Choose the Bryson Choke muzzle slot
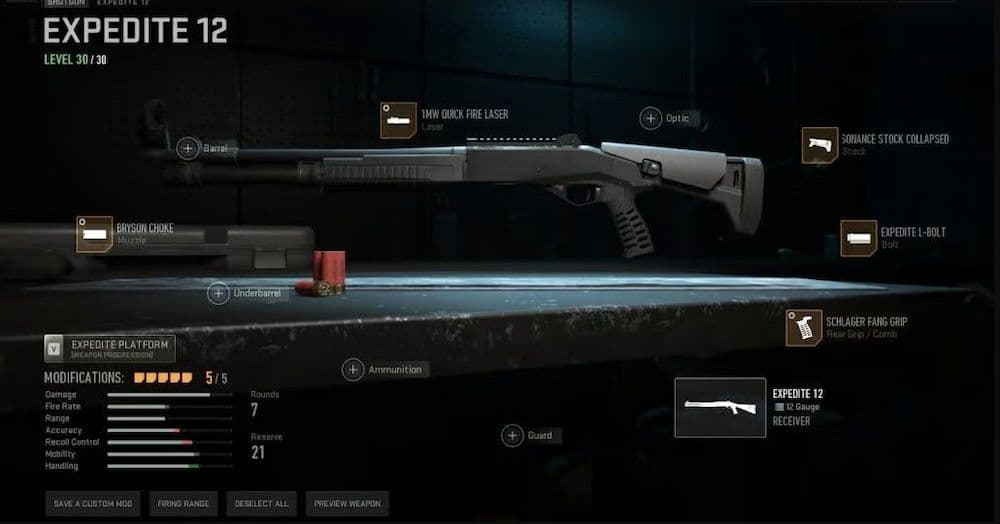Screen dimensions: 1000x524 95,234
